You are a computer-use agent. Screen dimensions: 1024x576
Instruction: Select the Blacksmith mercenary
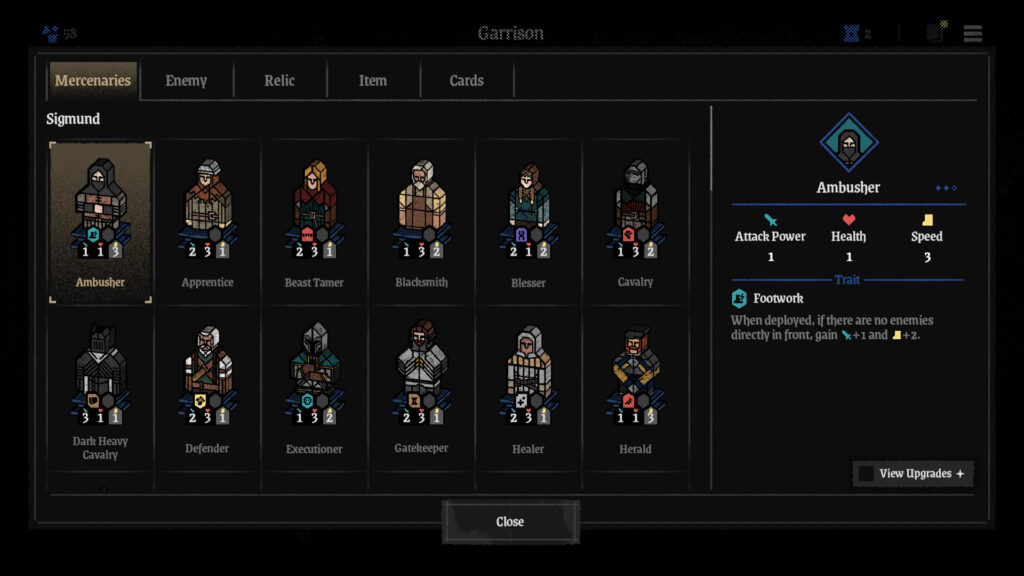421,222
